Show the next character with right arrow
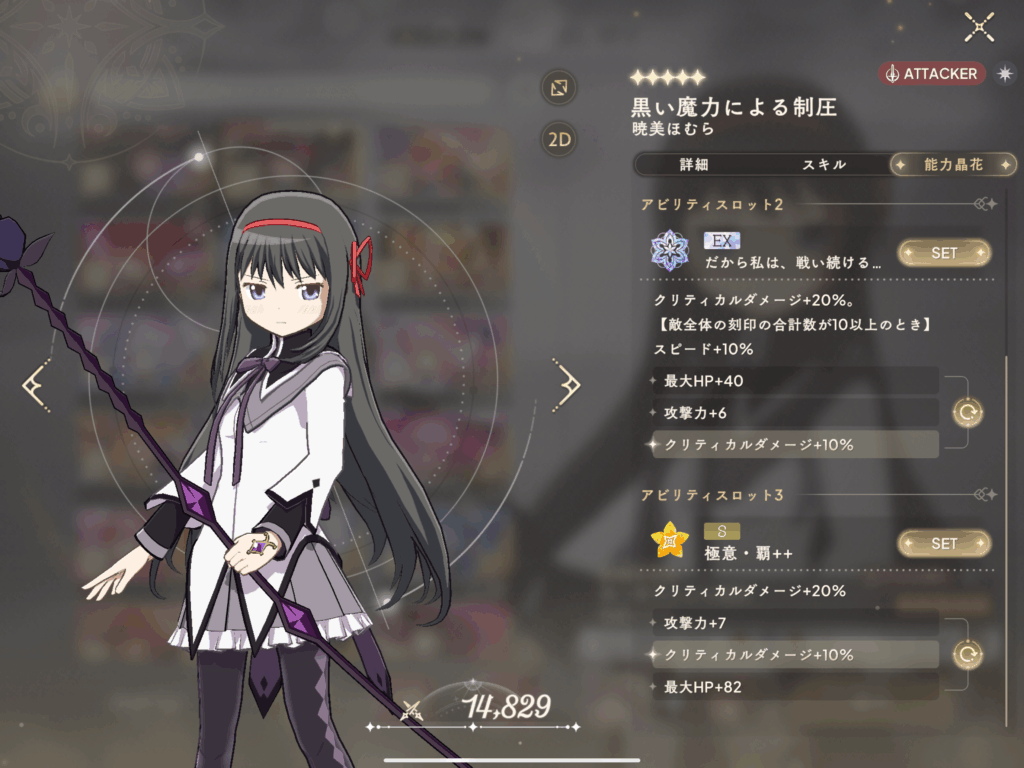The width and height of the screenshot is (1024, 768). tap(566, 383)
